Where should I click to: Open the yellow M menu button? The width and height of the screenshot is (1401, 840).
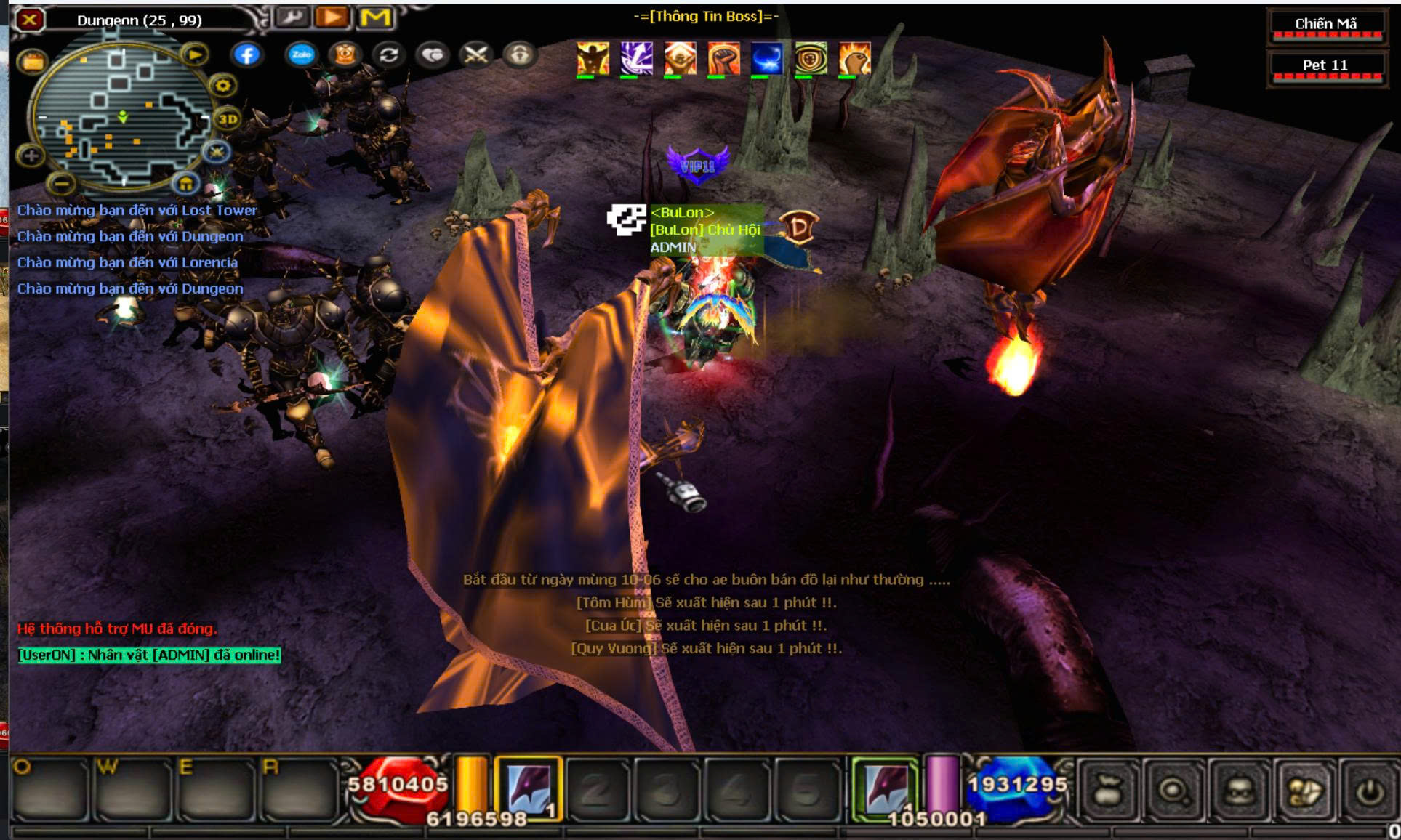375,17
